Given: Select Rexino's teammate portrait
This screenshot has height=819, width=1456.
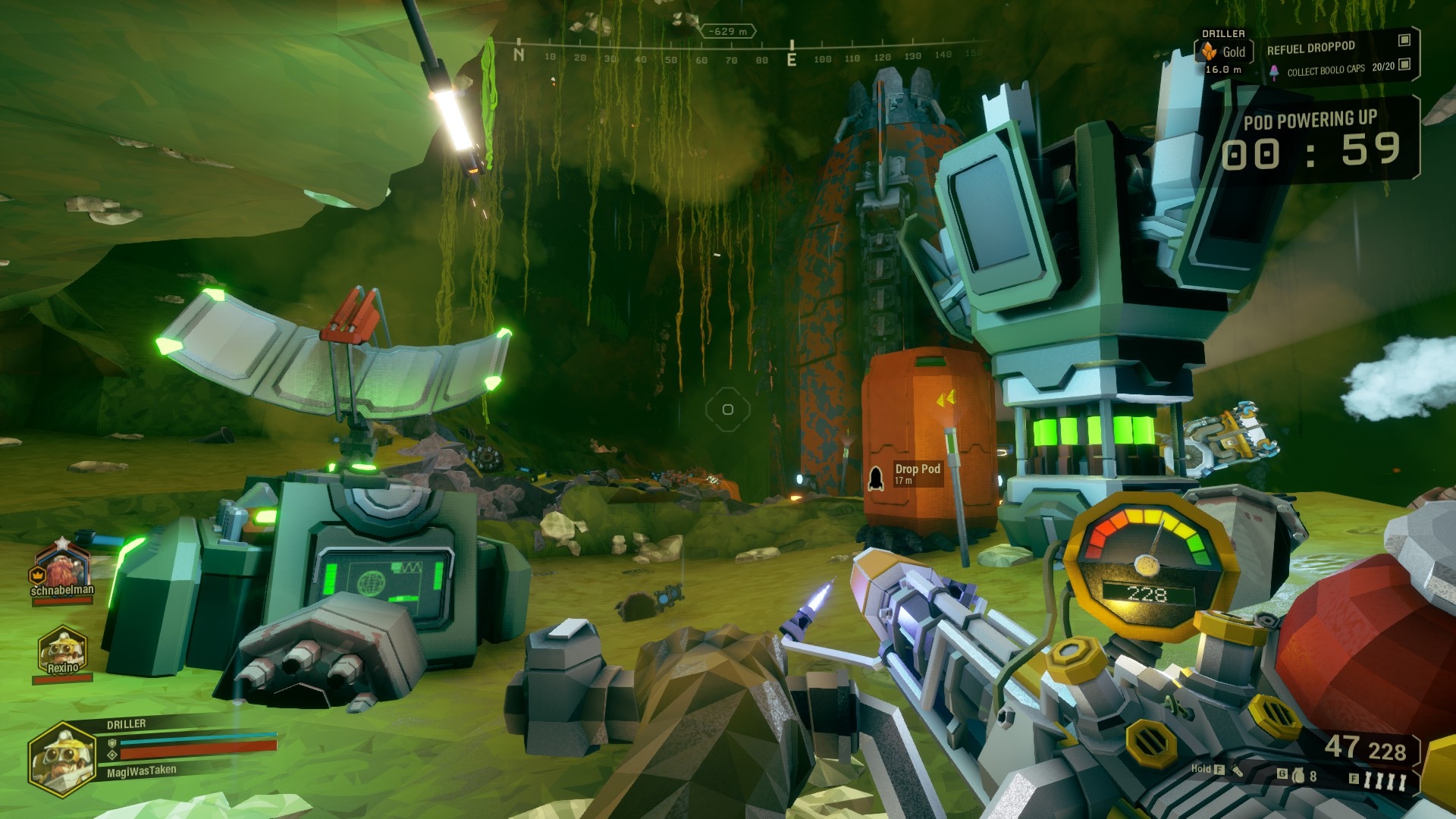Looking at the screenshot, I should point(62,649).
